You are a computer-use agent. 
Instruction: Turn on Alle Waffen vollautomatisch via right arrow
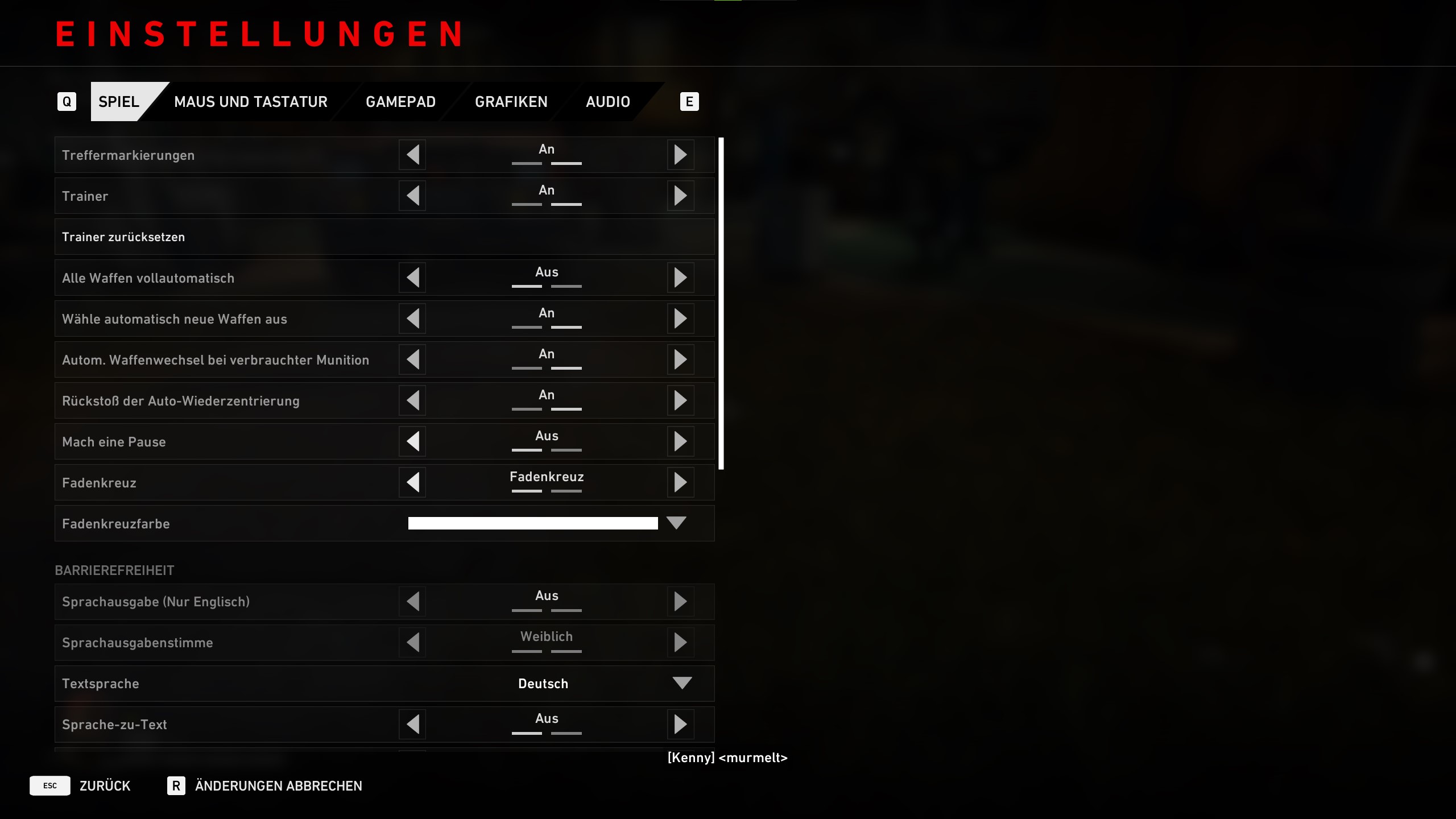(680, 278)
